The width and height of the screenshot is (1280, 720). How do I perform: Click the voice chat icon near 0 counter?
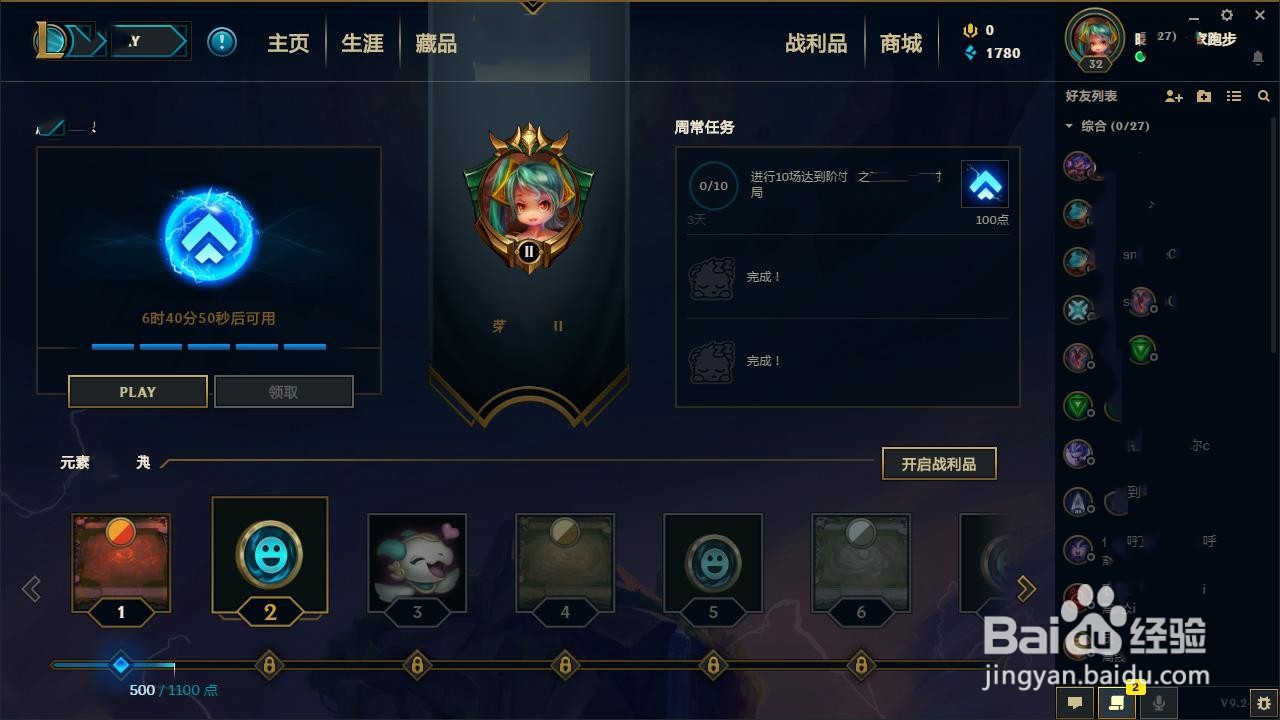point(968,30)
